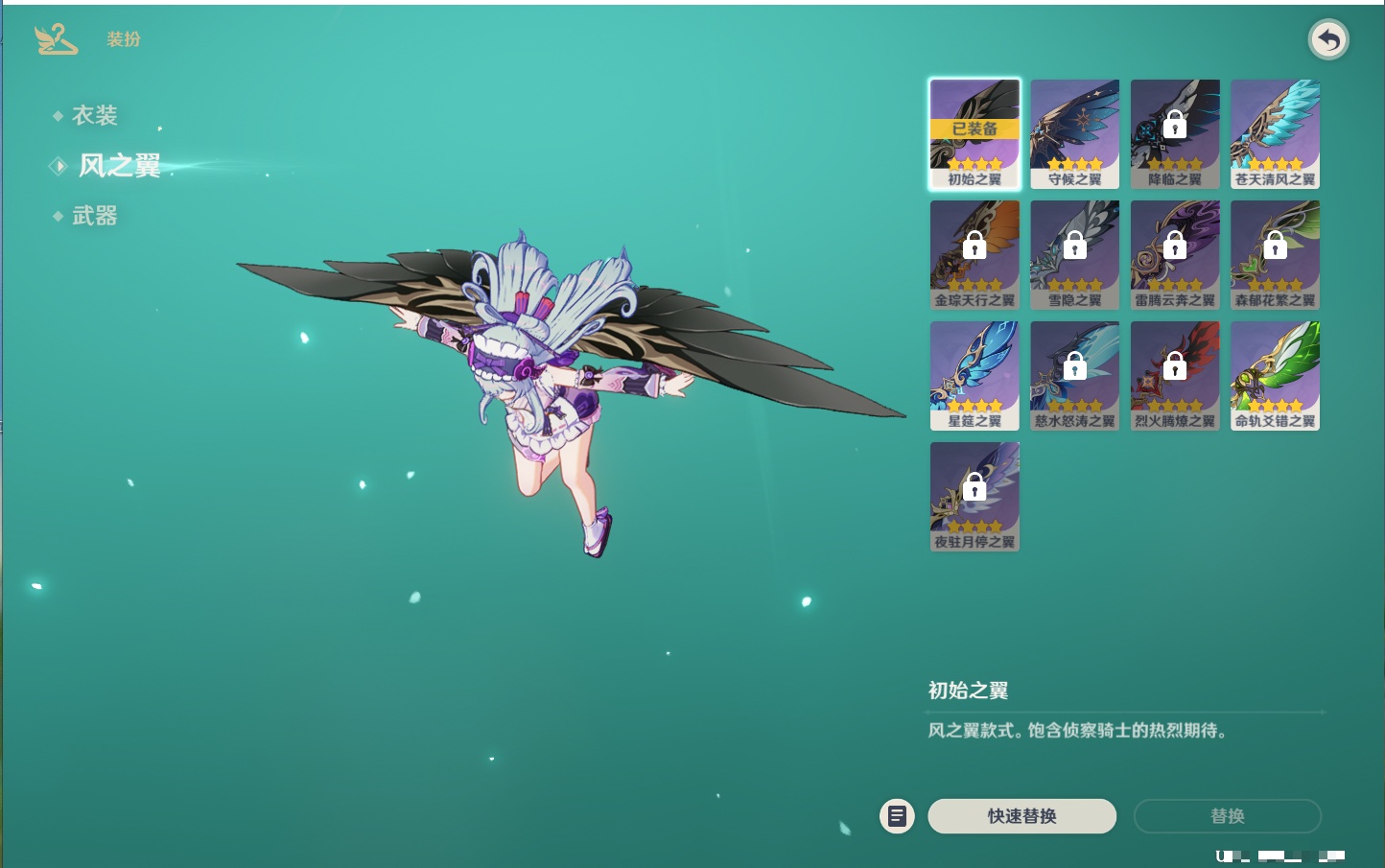Click the 替换 replace button
This screenshot has width=1385, height=868.
tap(1227, 816)
